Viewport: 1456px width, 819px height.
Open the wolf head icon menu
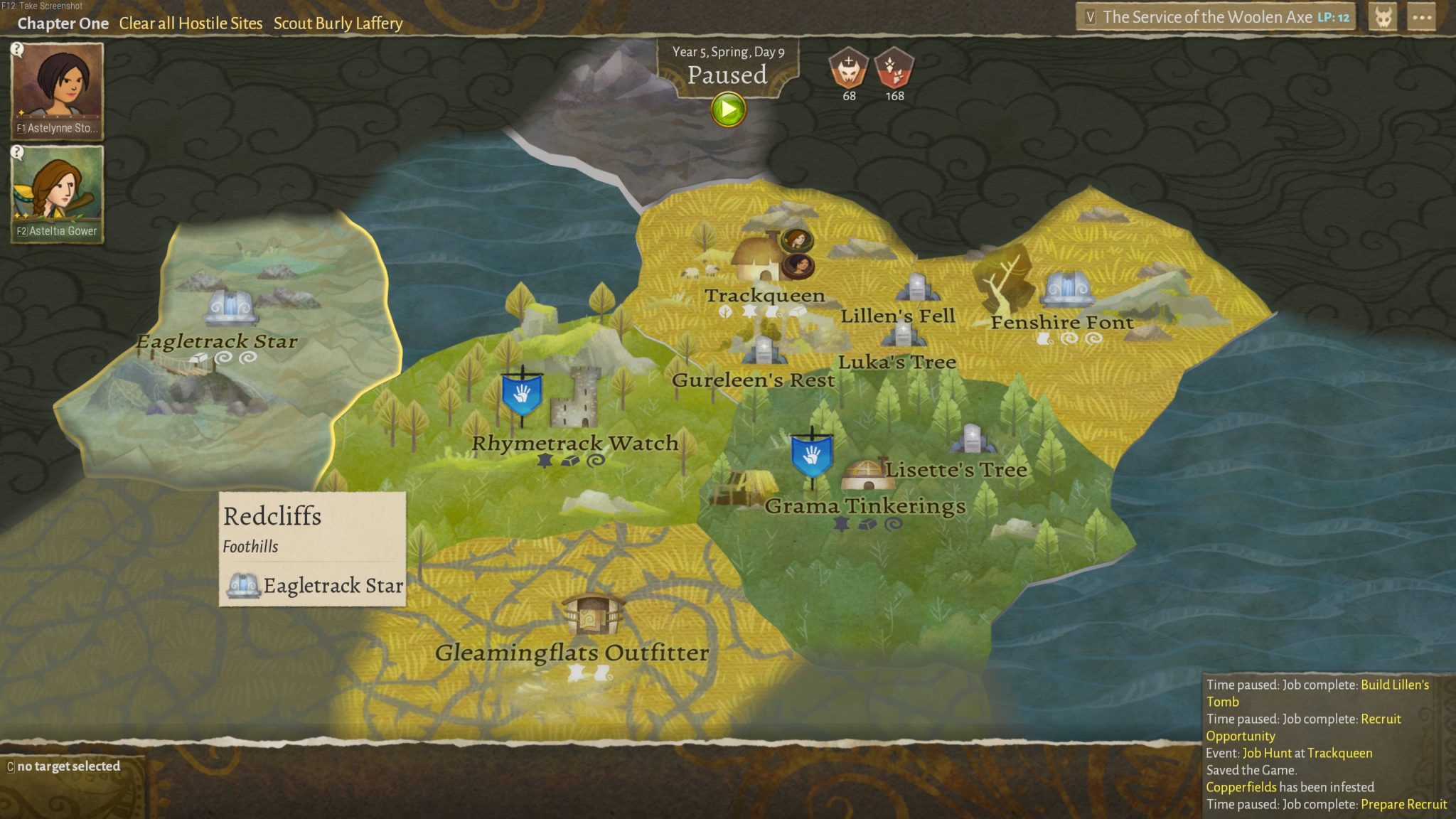click(1383, 18)
